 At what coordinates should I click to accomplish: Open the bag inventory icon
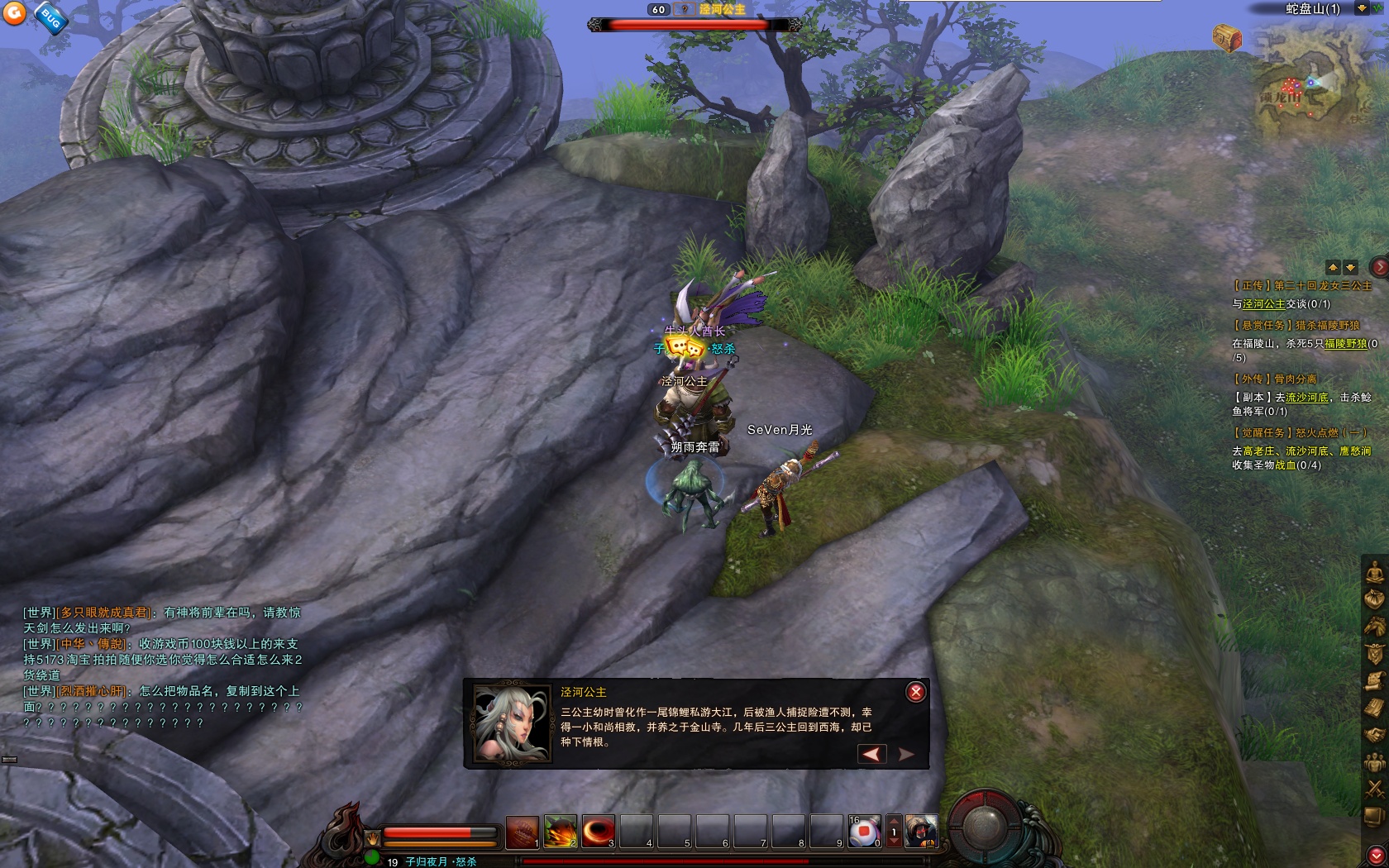coord(1374,599)
